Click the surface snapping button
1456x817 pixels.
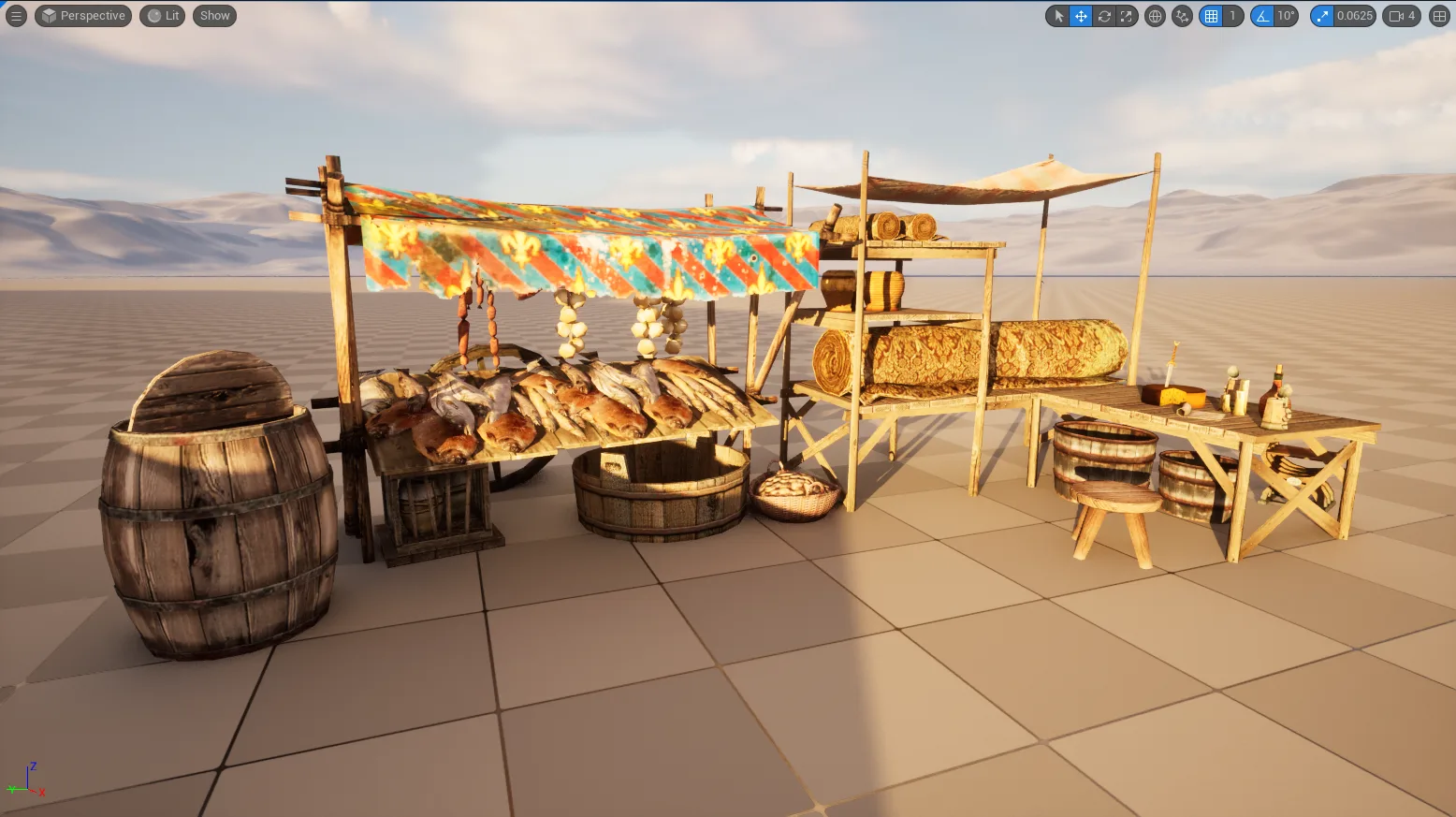(1183, 16)
